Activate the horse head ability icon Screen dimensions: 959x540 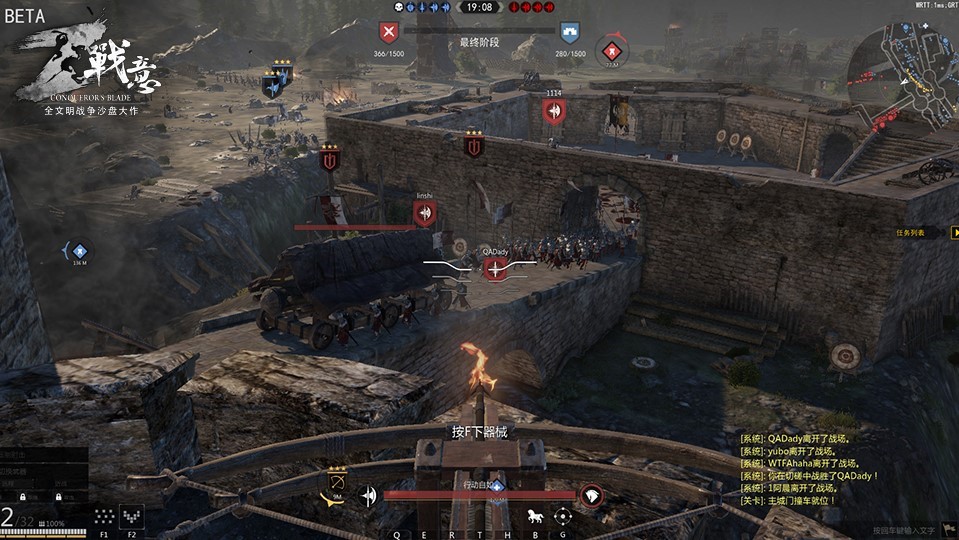coord(592,496)
